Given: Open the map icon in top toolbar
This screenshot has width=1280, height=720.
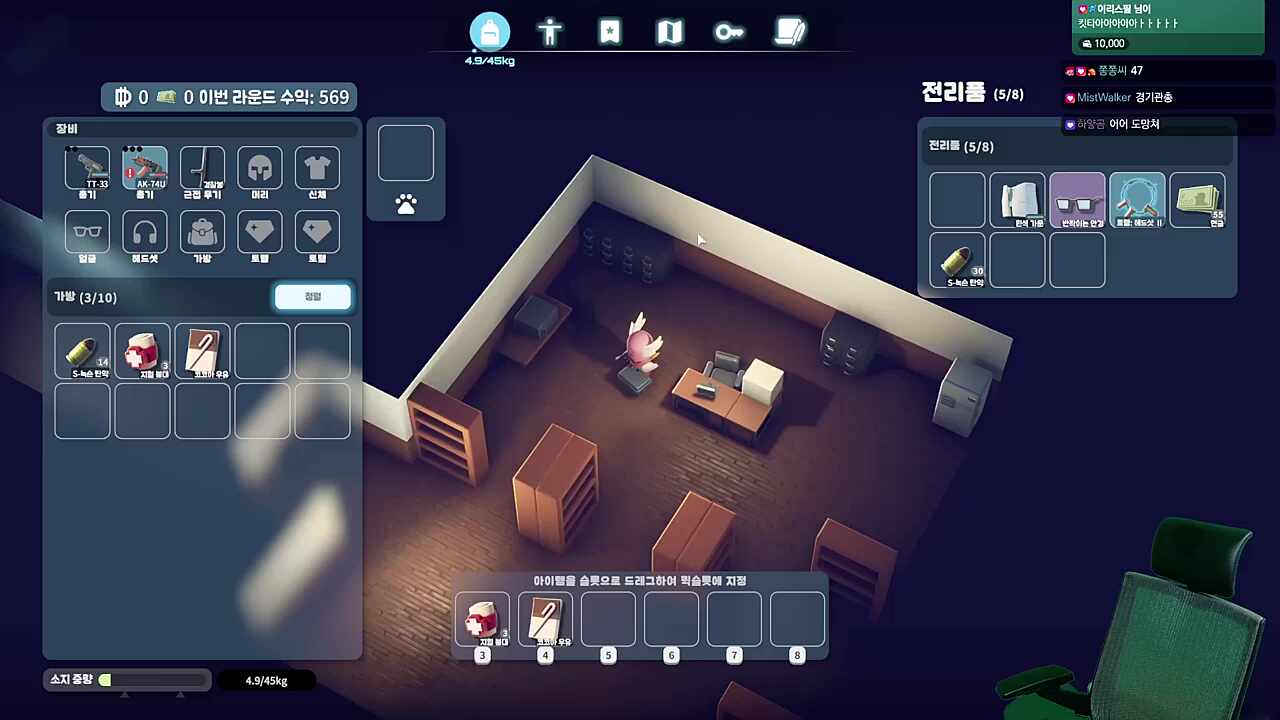Looking at the screenshot, I should (x=669, y=32).
